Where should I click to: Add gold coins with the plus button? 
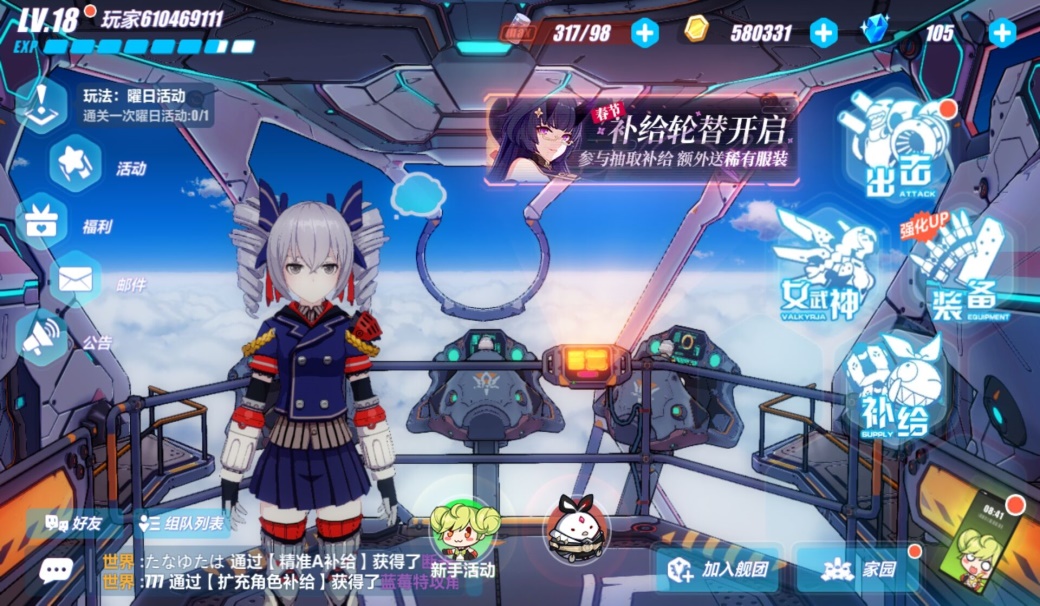(823, 33)
